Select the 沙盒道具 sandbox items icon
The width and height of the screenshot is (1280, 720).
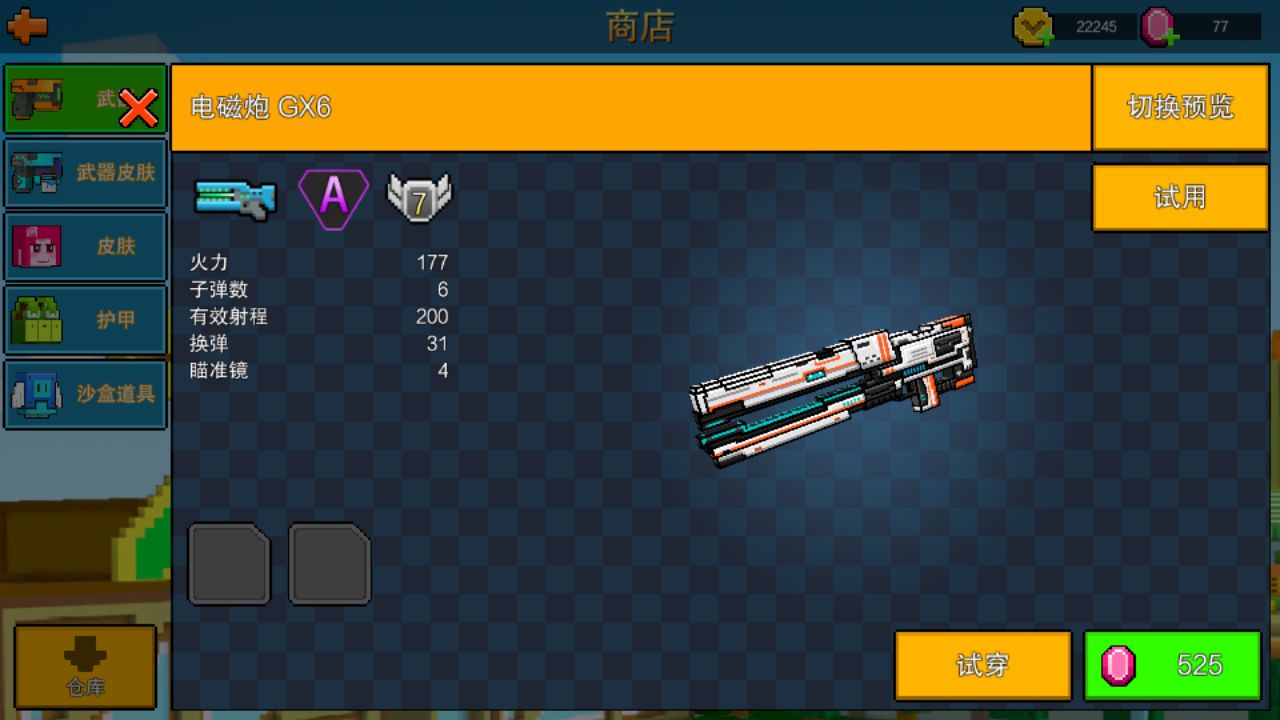pyautogui.click(x=35, y=395)
